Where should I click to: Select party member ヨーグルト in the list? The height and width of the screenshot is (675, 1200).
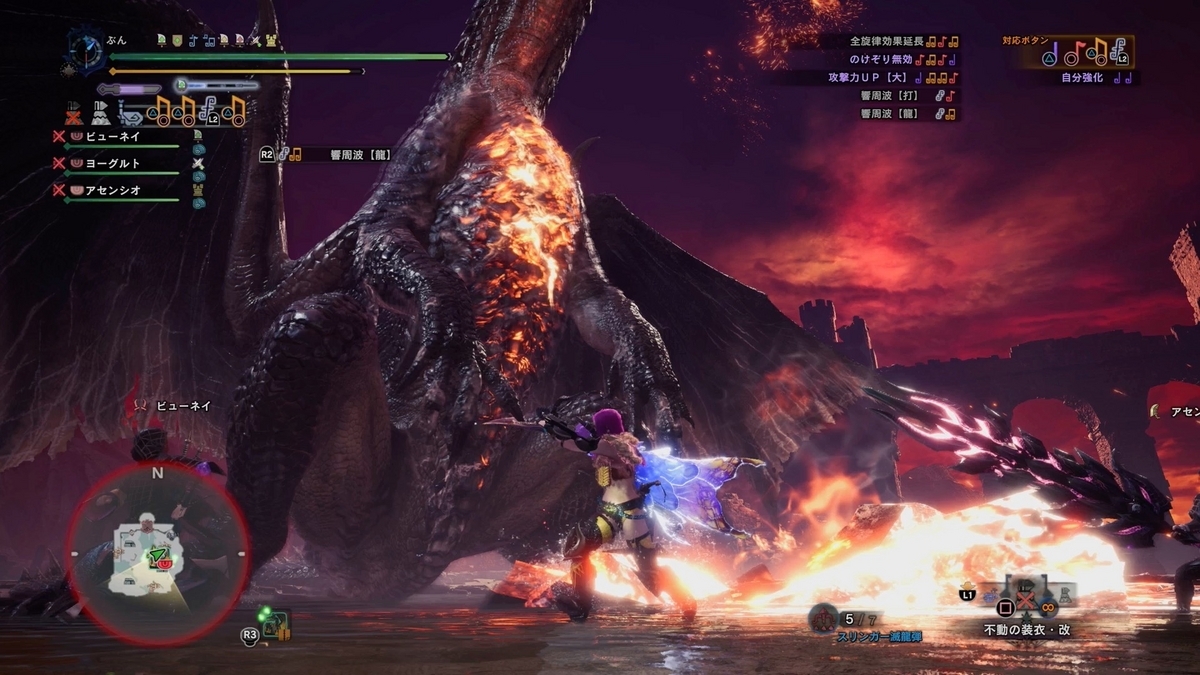click(x=112, y=163)
